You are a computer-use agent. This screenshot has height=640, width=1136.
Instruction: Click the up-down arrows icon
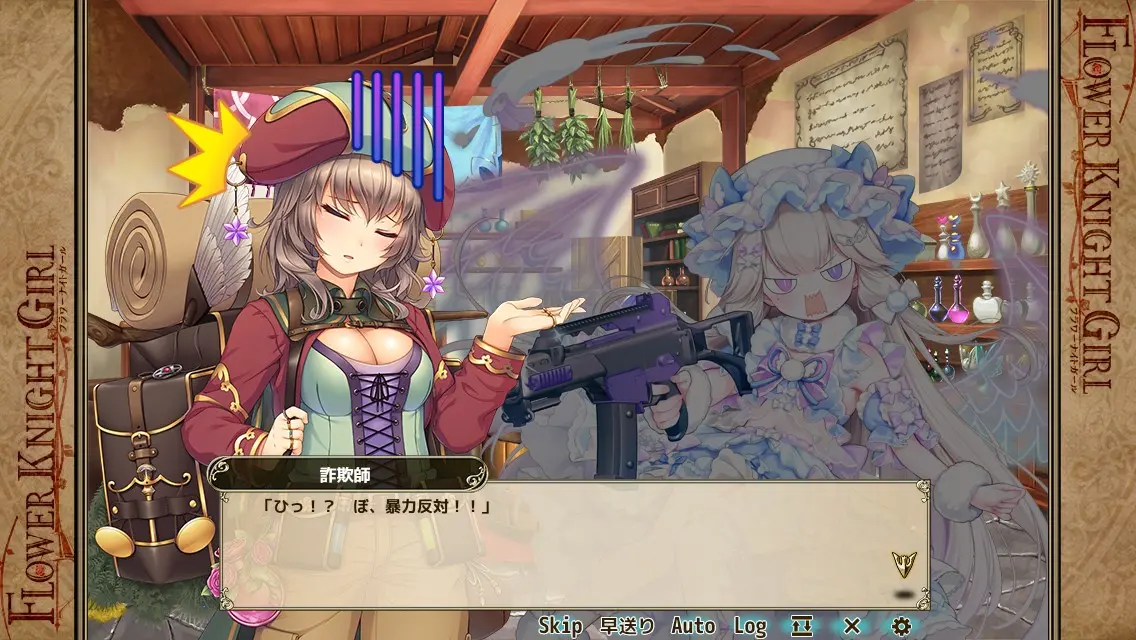pos(802,626)
